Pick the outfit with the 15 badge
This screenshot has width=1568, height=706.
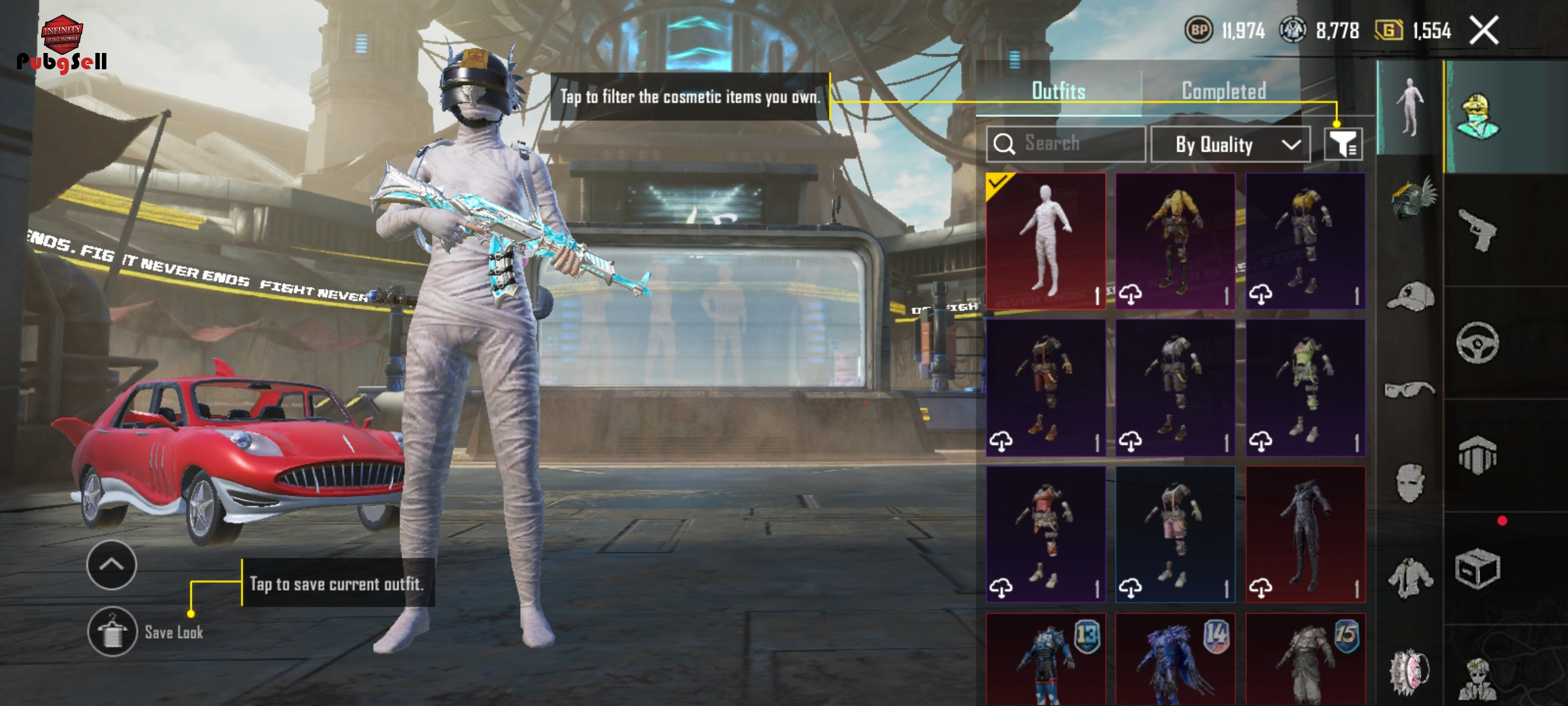[x=1305, y=659]
